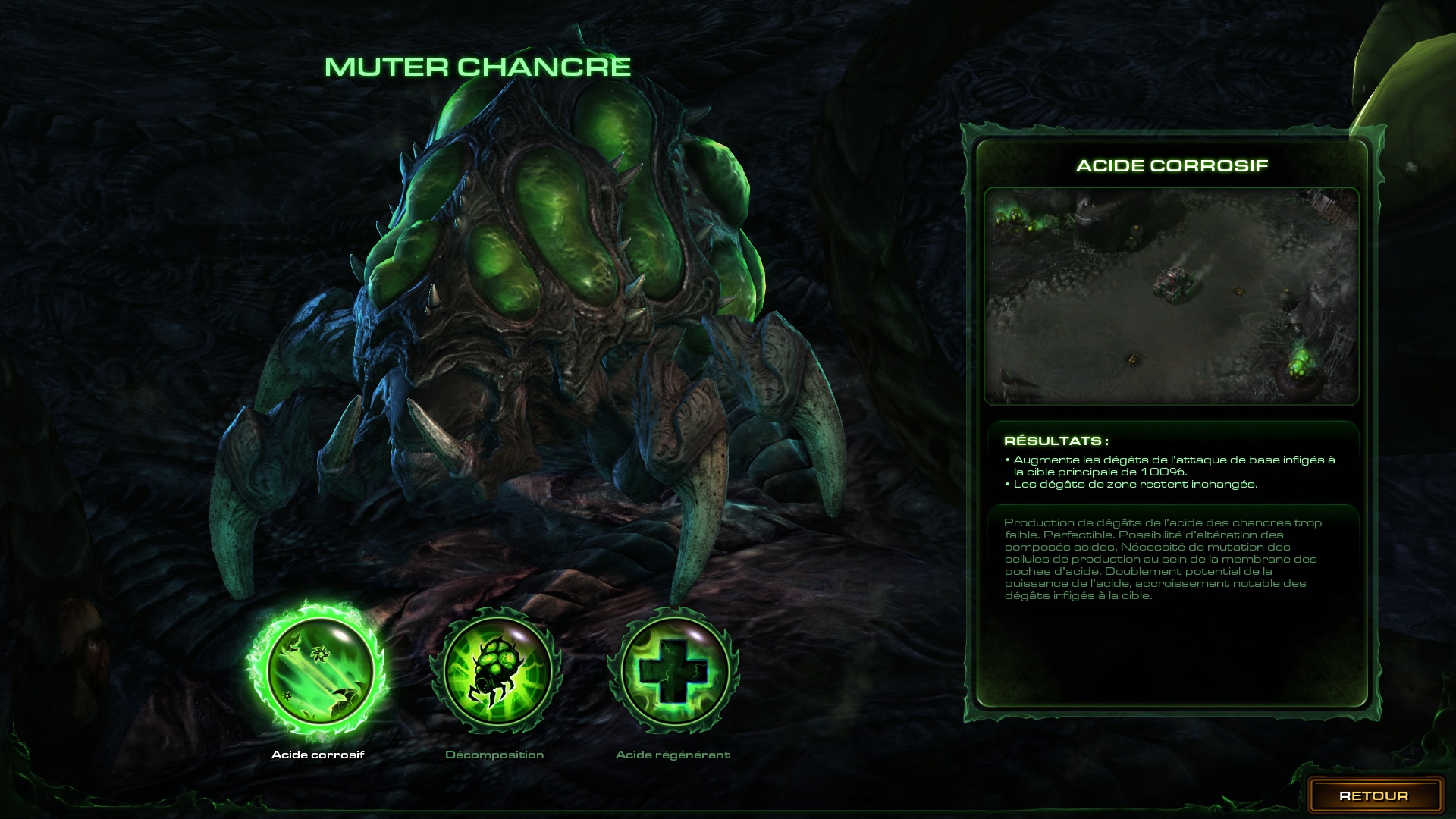Screen dimensions: 1456x819
Task: Click the Retour button
Action: 1374,795
